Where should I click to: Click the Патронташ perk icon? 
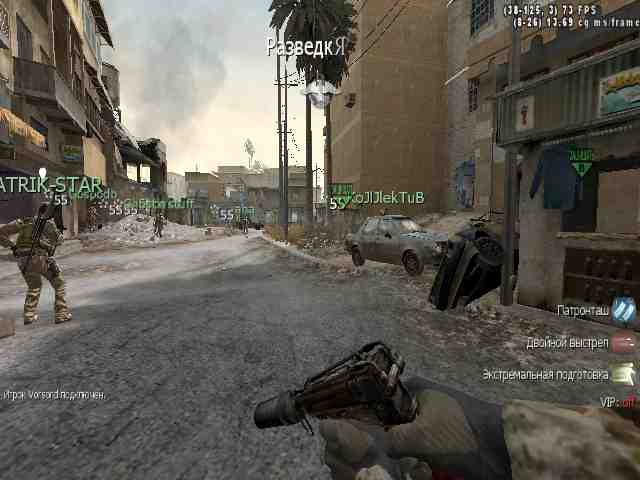[x=624, y=311]
